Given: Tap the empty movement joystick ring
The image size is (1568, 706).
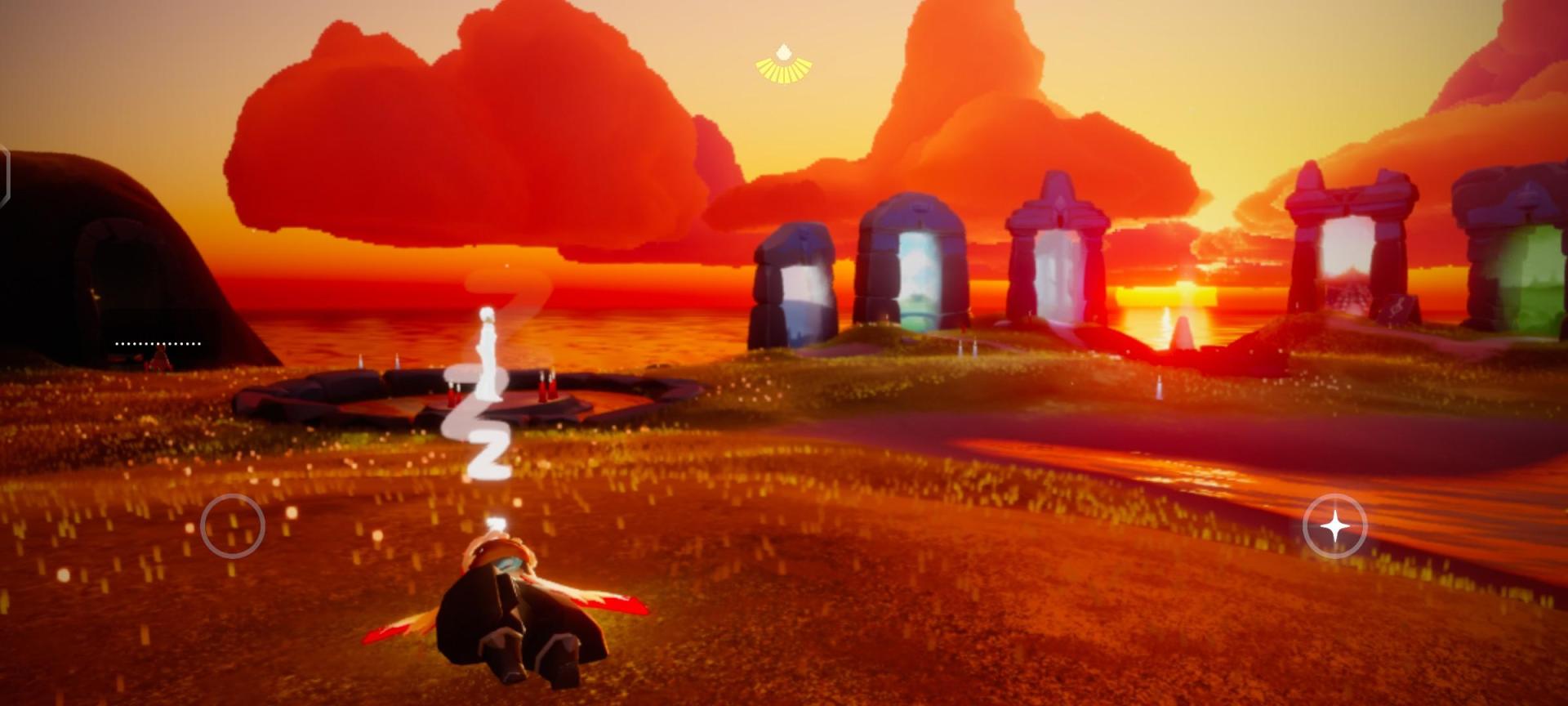Looking at the screenshot, I should pyautogui.click(x=233, y=526).
